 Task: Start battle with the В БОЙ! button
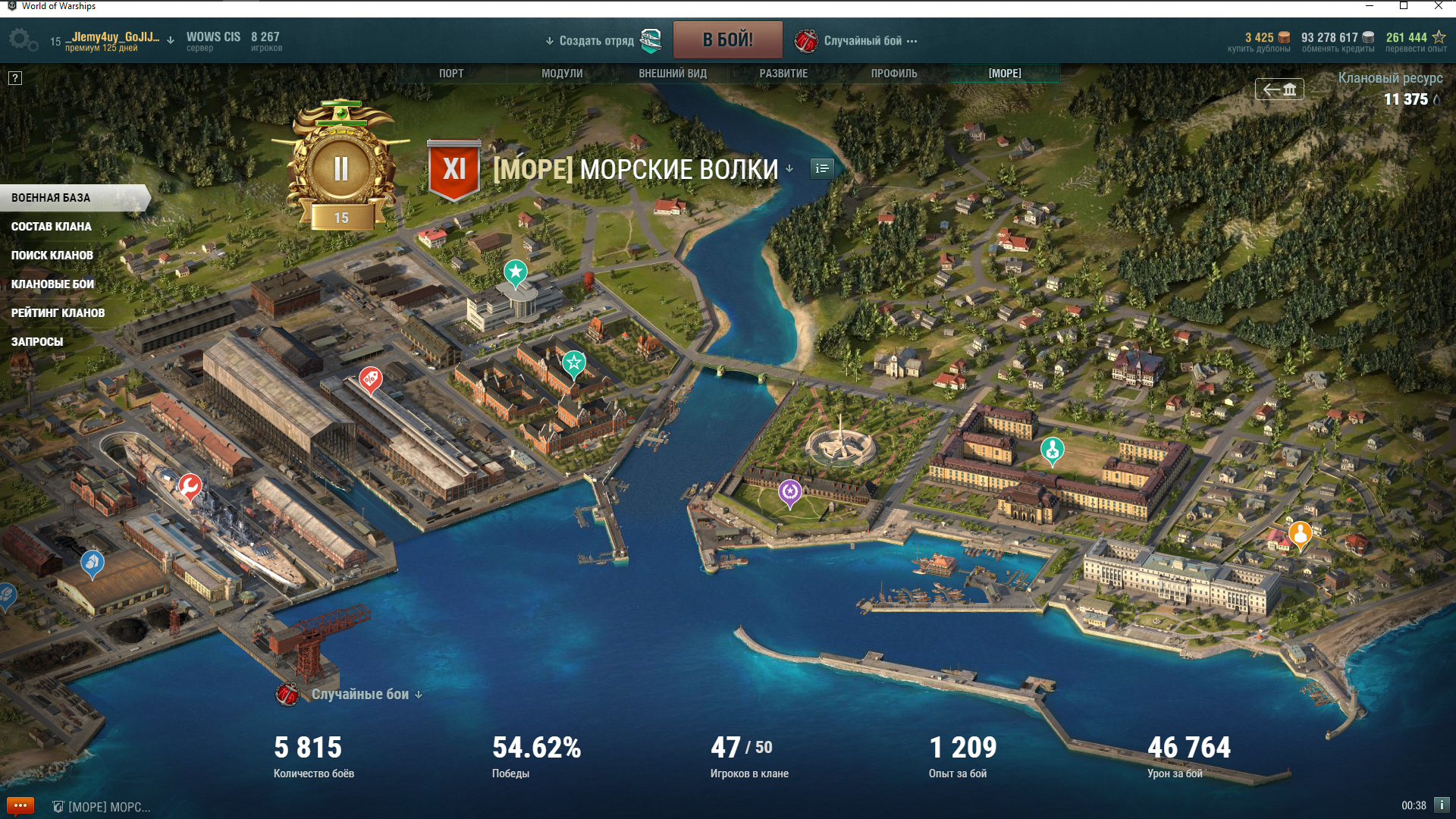pyautogui.click(x=727, y=40)
